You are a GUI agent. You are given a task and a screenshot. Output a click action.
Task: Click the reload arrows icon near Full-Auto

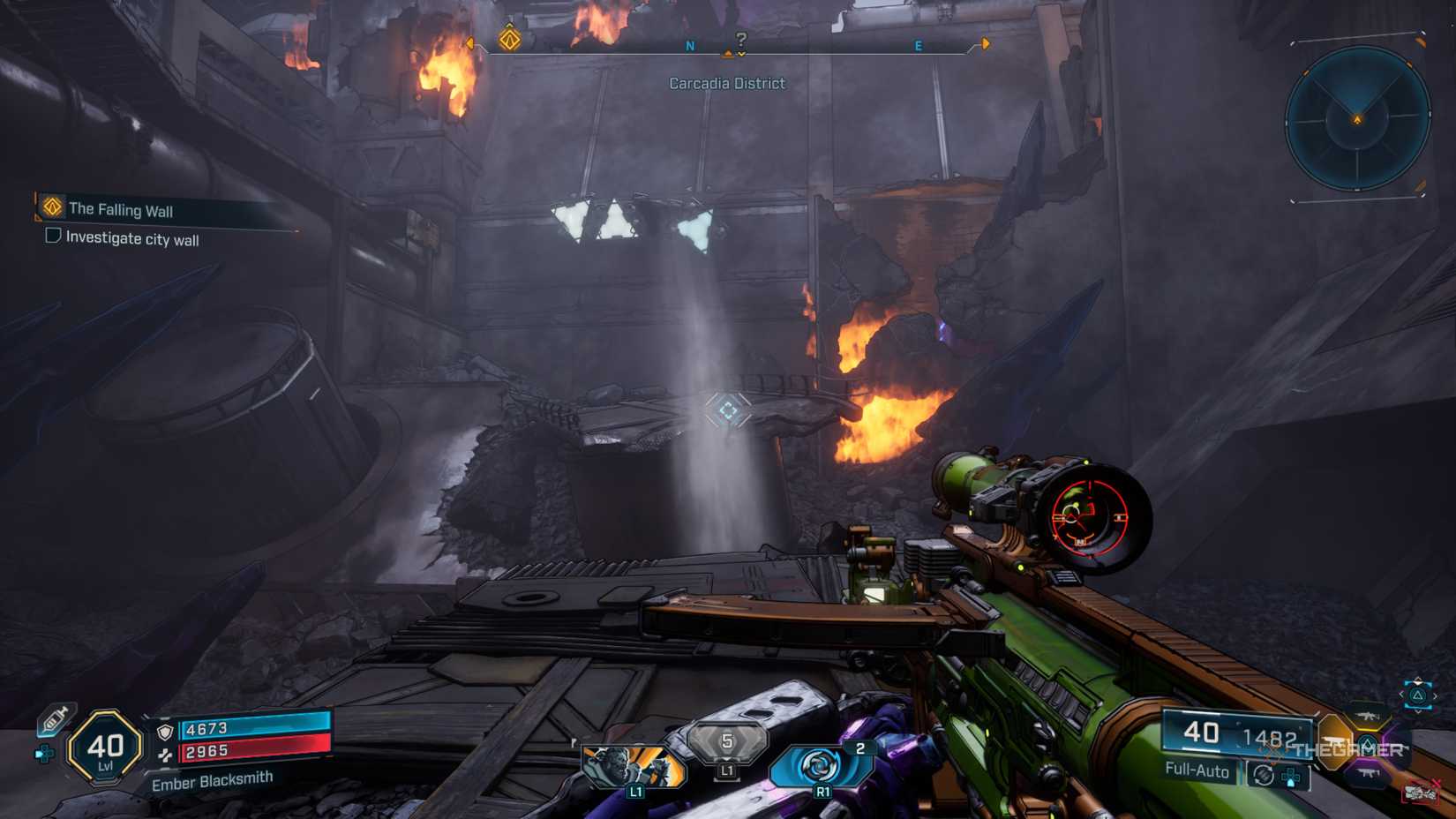[1264, 775]
